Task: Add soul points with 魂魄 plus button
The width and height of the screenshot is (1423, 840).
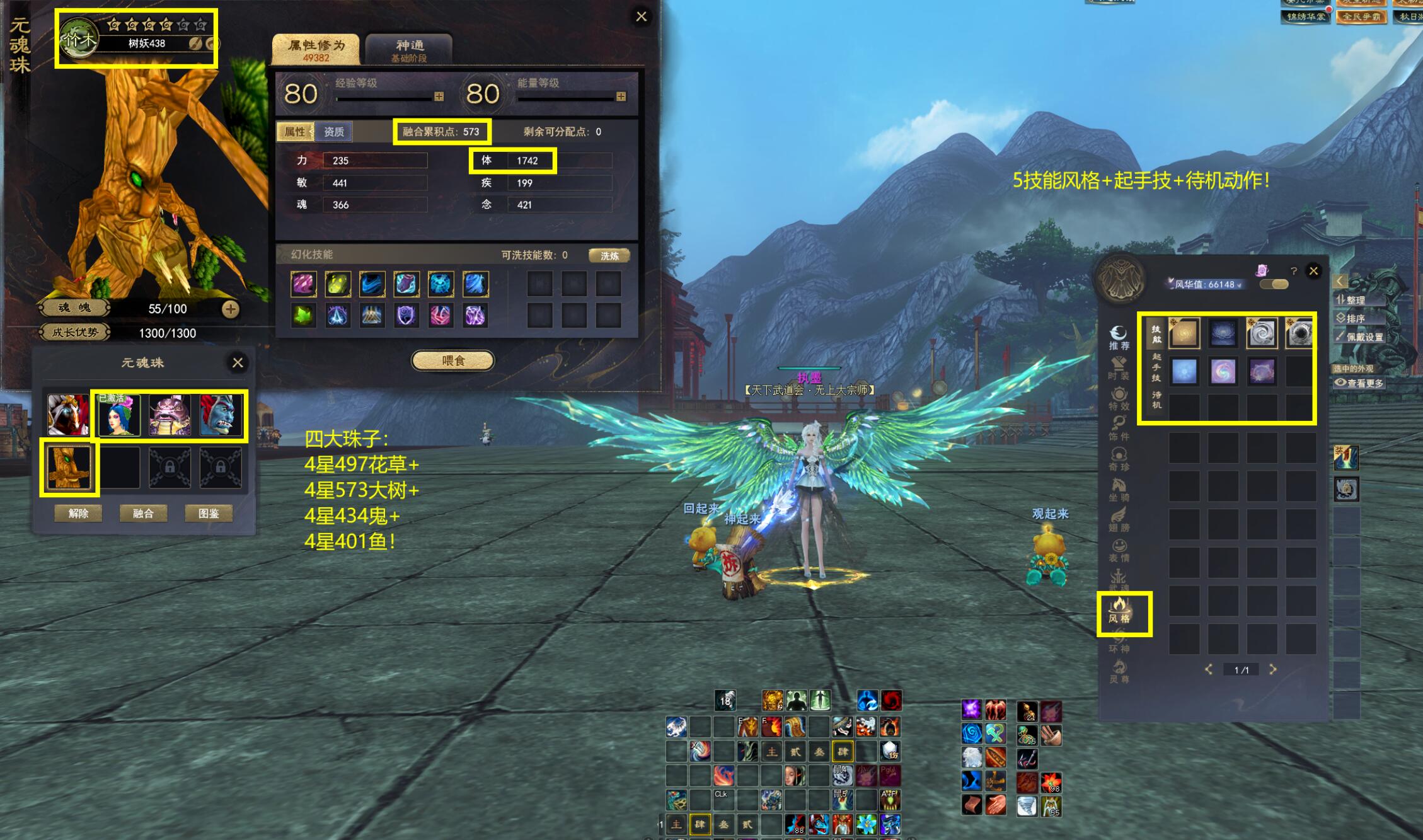Action: point(230,309)
